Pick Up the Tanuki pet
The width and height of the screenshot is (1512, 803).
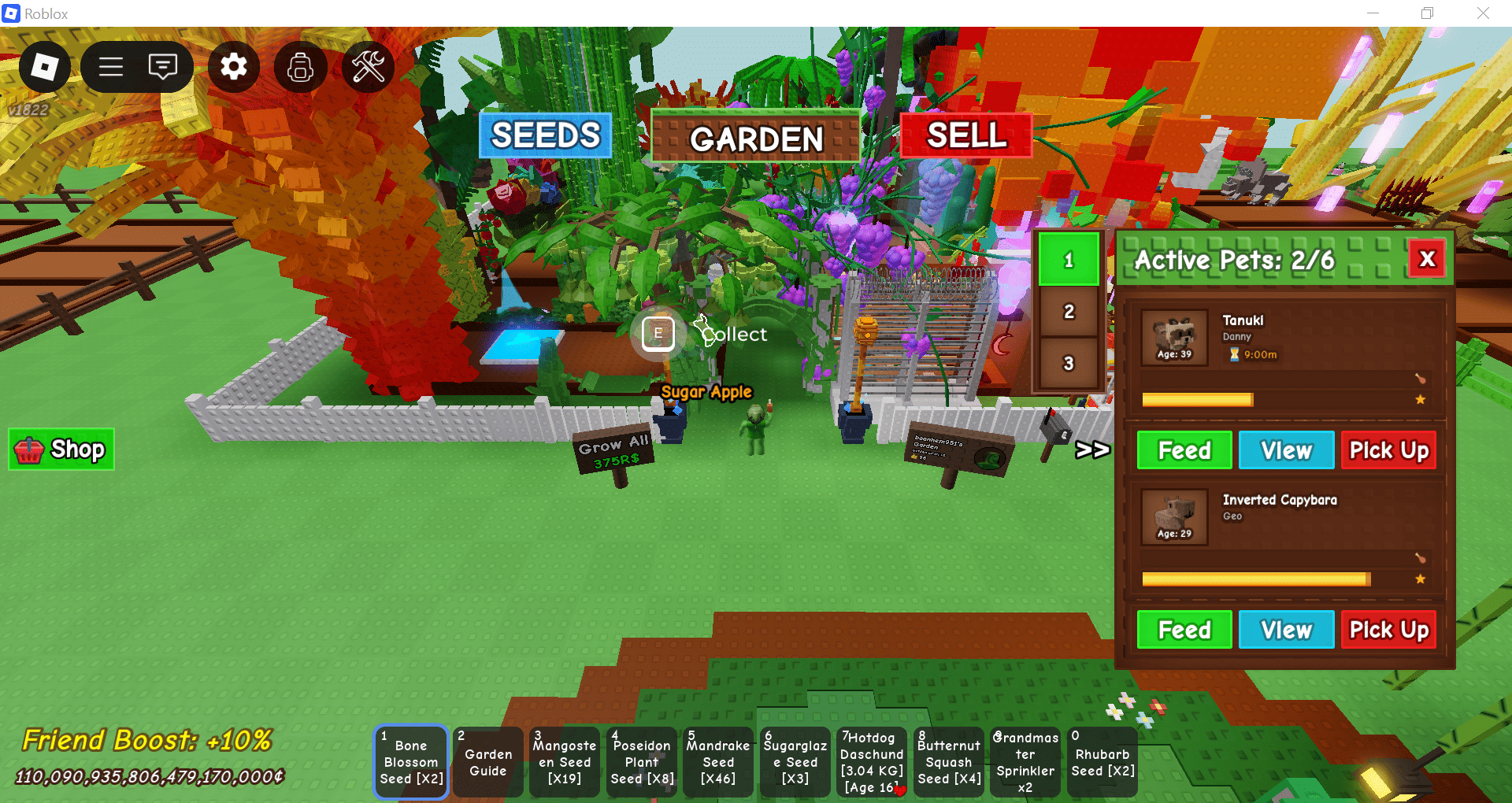(x=1388, y=450)
